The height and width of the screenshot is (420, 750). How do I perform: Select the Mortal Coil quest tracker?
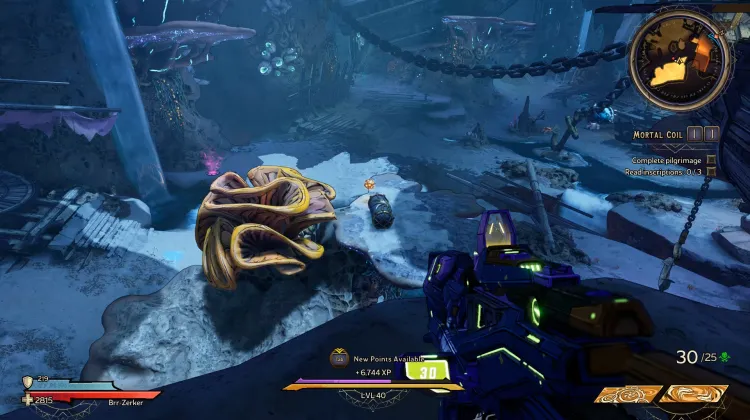point(662,133)
